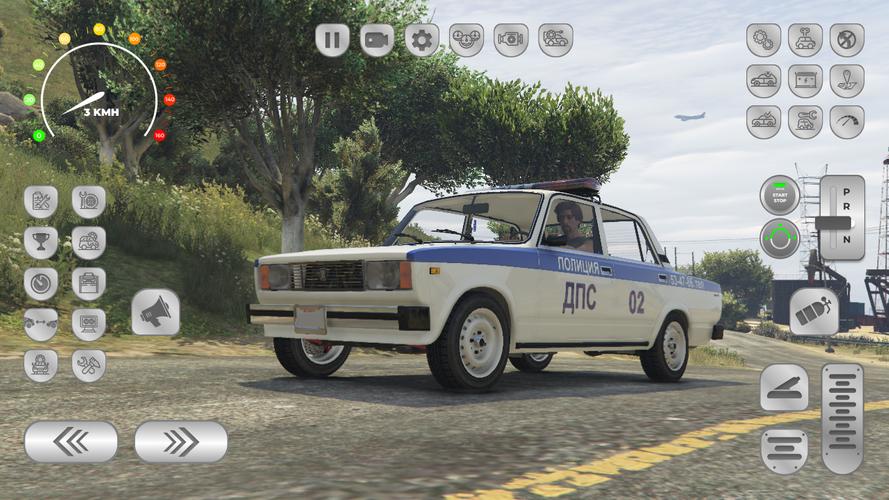Open the trophy achievements icon

[41, 242]
